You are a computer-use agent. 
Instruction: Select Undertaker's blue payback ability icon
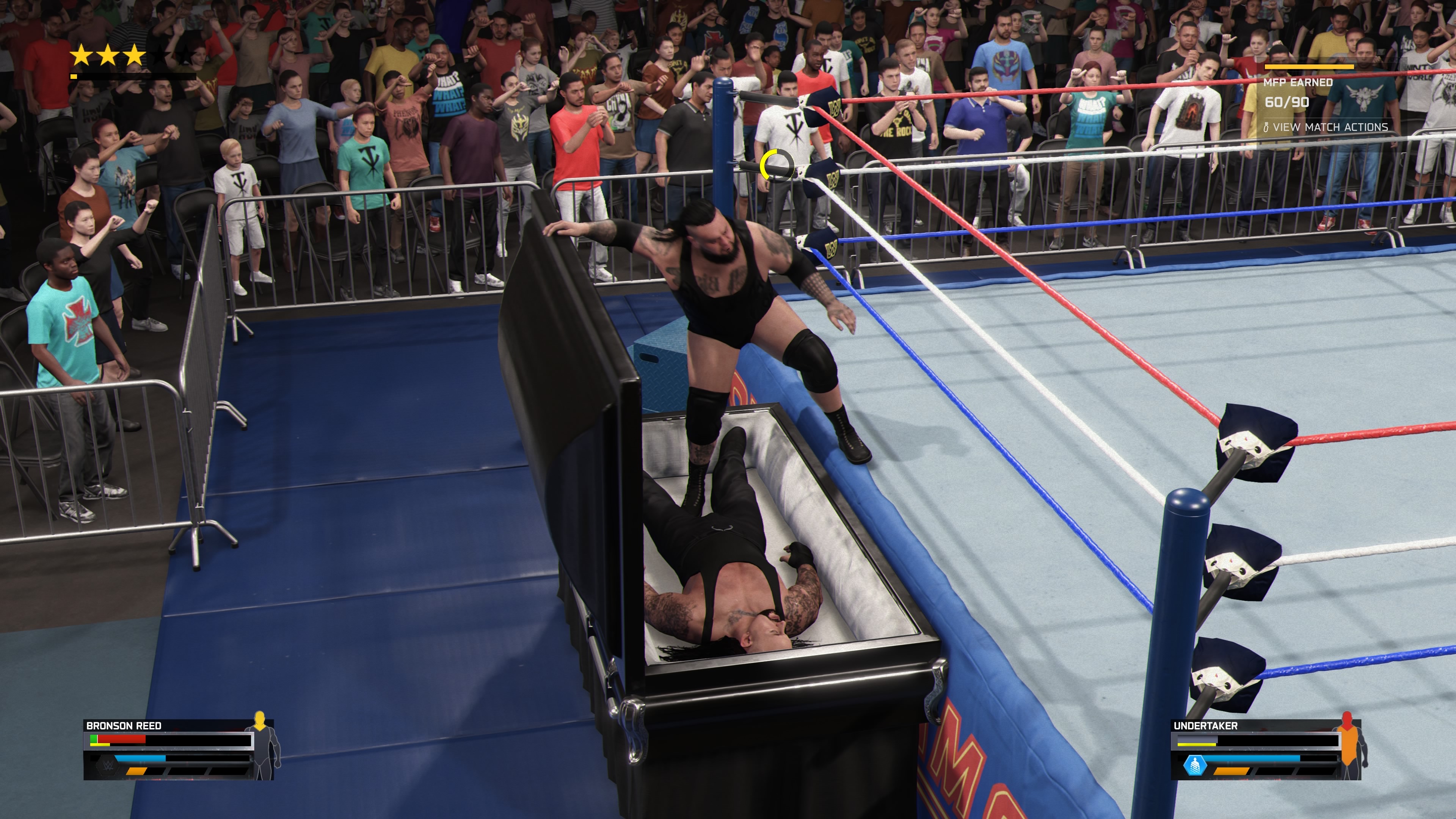point(1194,766)
